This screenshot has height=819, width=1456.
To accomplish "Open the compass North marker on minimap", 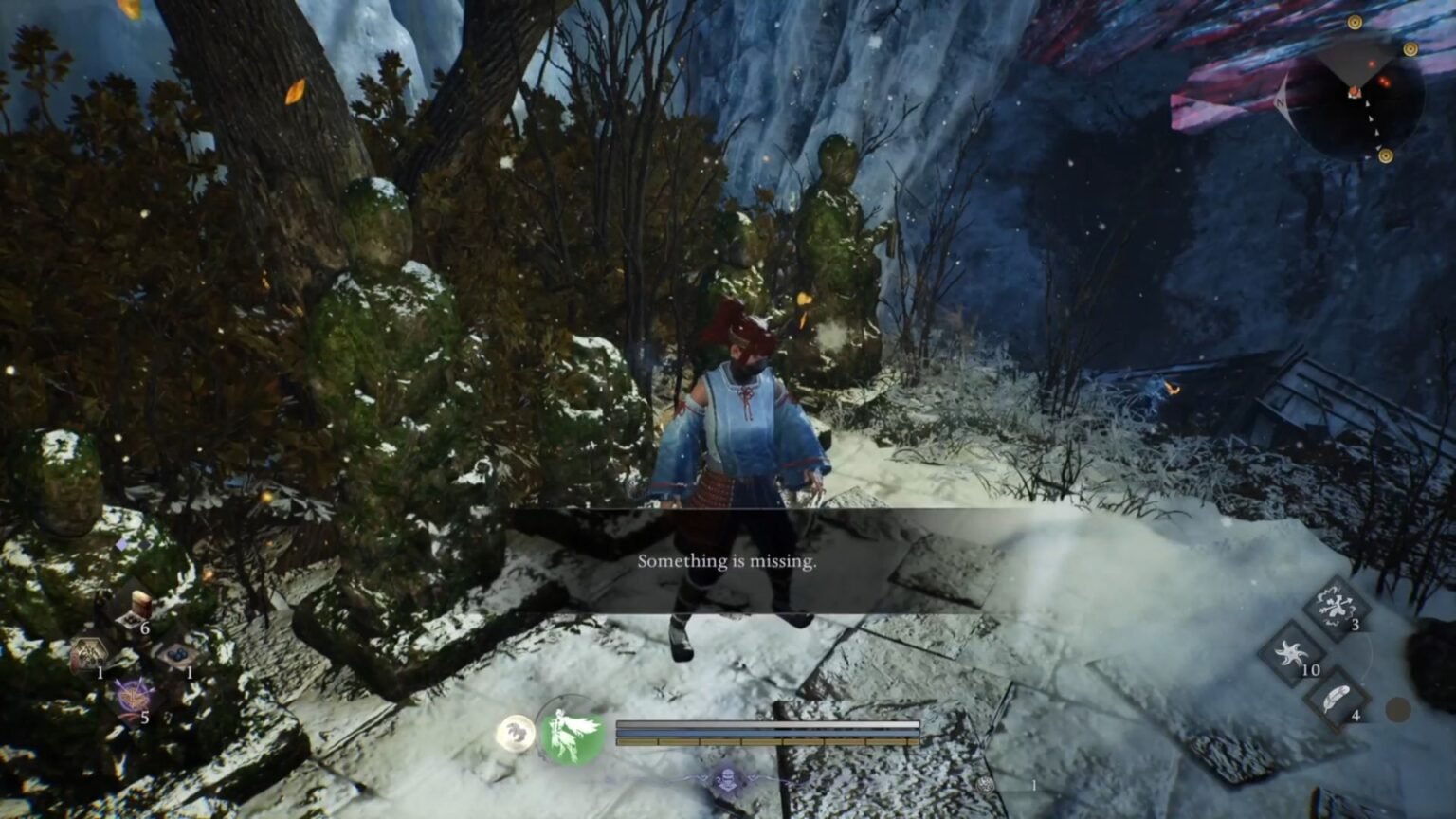I will [x=1281, y=102].
